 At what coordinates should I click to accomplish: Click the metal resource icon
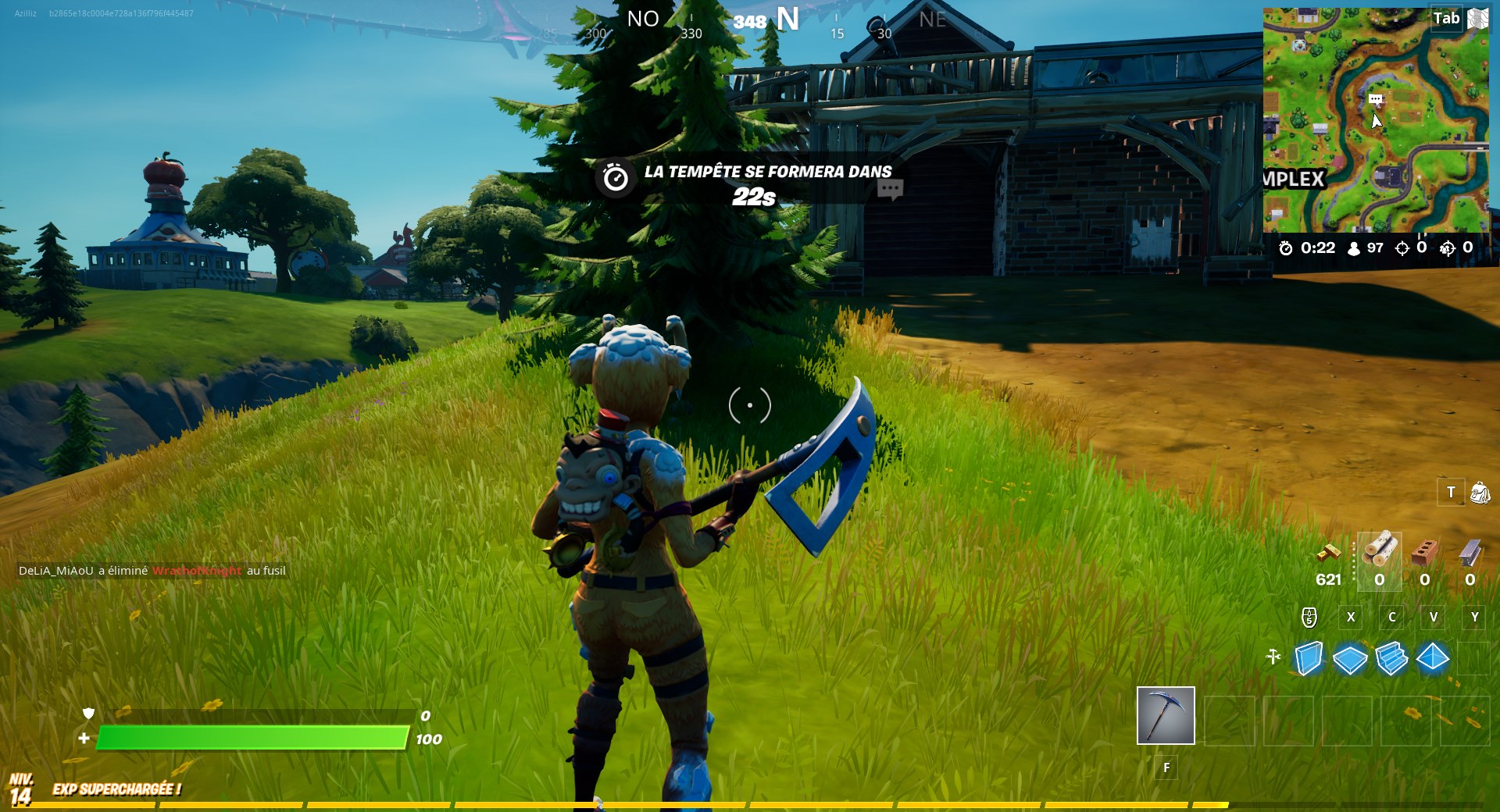click(1471, 552)
